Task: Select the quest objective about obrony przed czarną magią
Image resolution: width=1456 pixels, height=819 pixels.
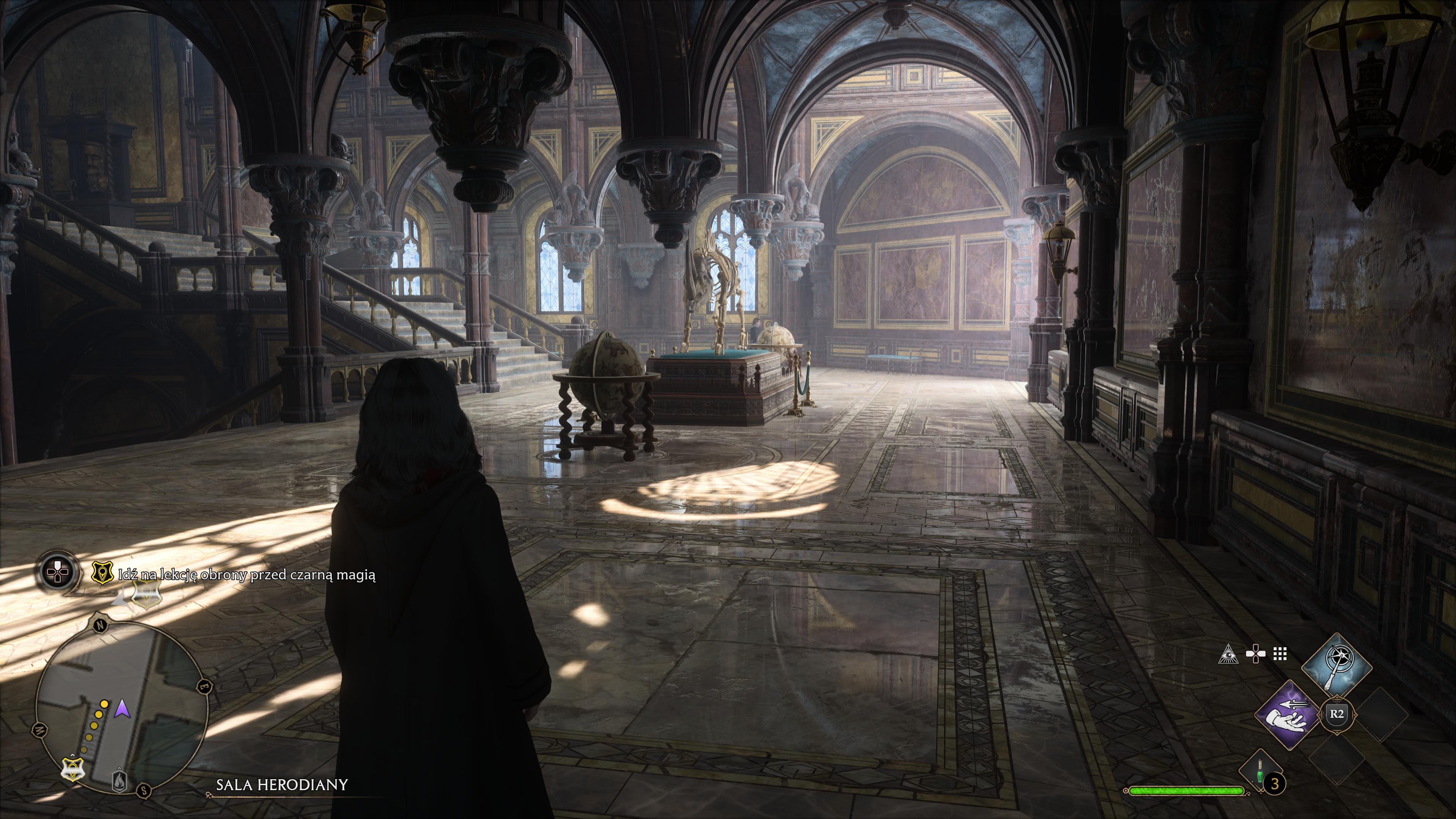Action: 246,575
